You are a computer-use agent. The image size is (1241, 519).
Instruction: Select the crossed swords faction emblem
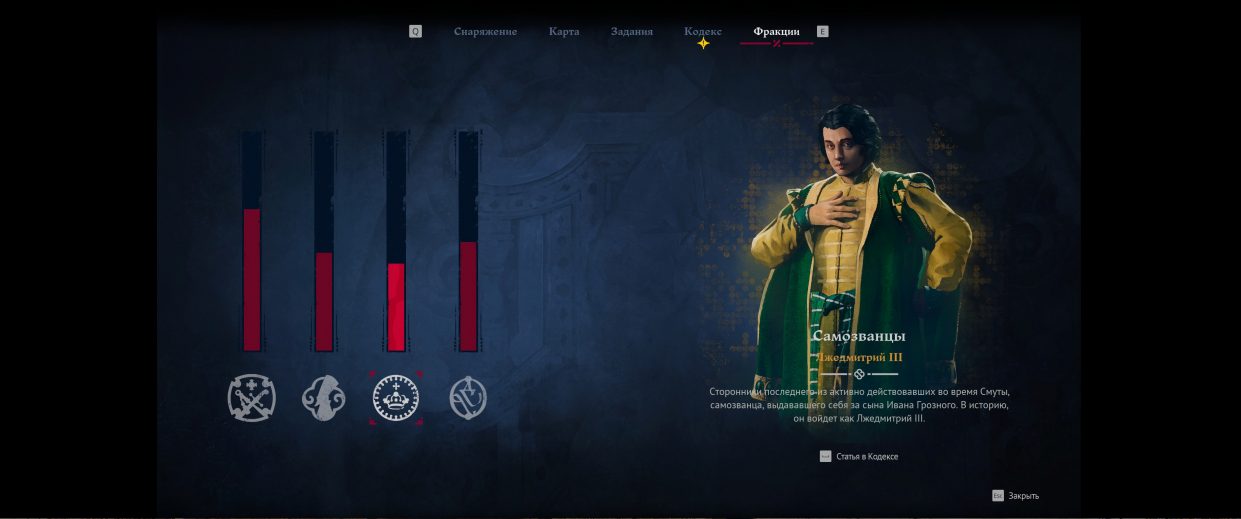pos(251,398)
